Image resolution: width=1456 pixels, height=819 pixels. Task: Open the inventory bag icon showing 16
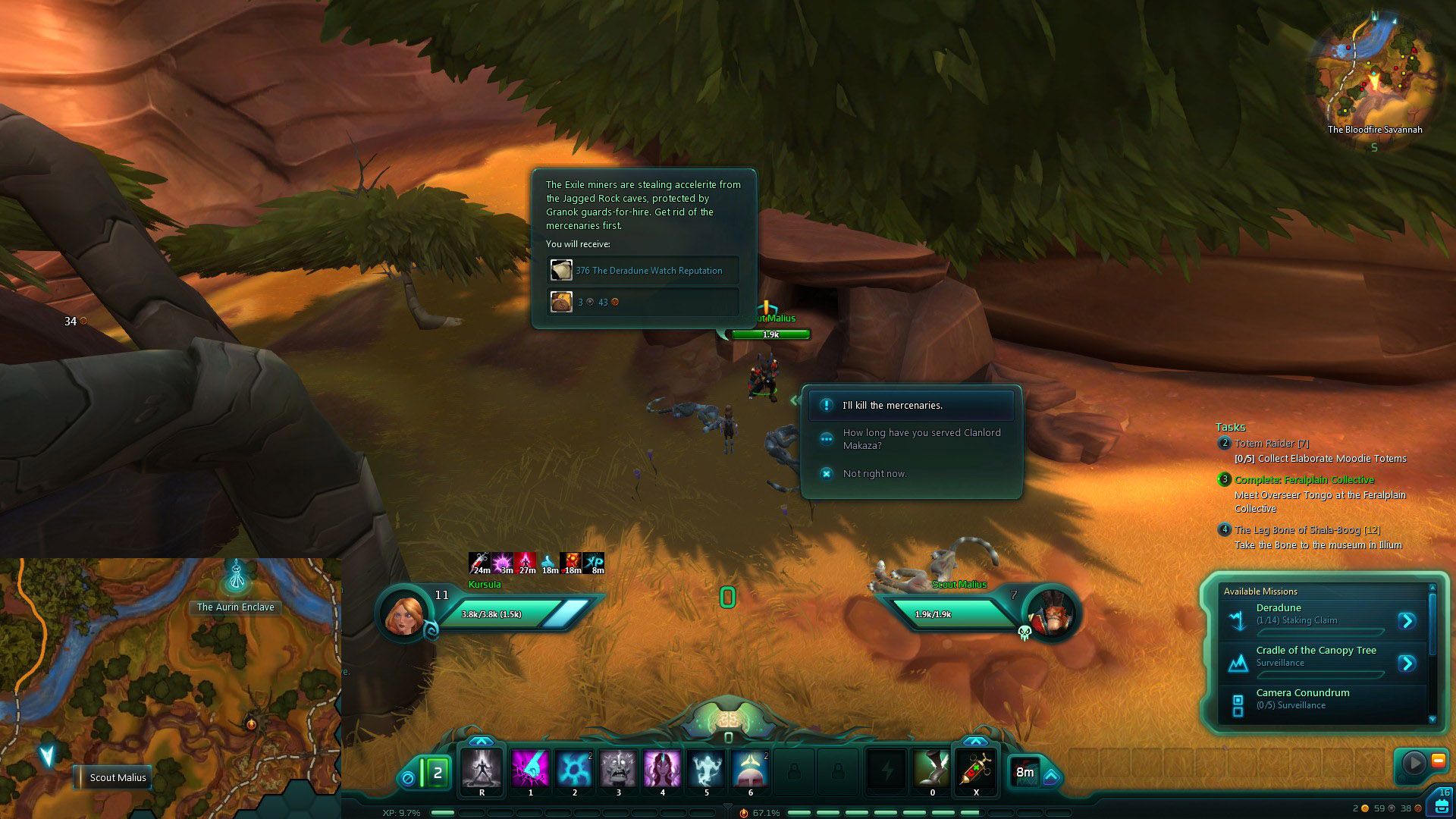point(1441,803)
